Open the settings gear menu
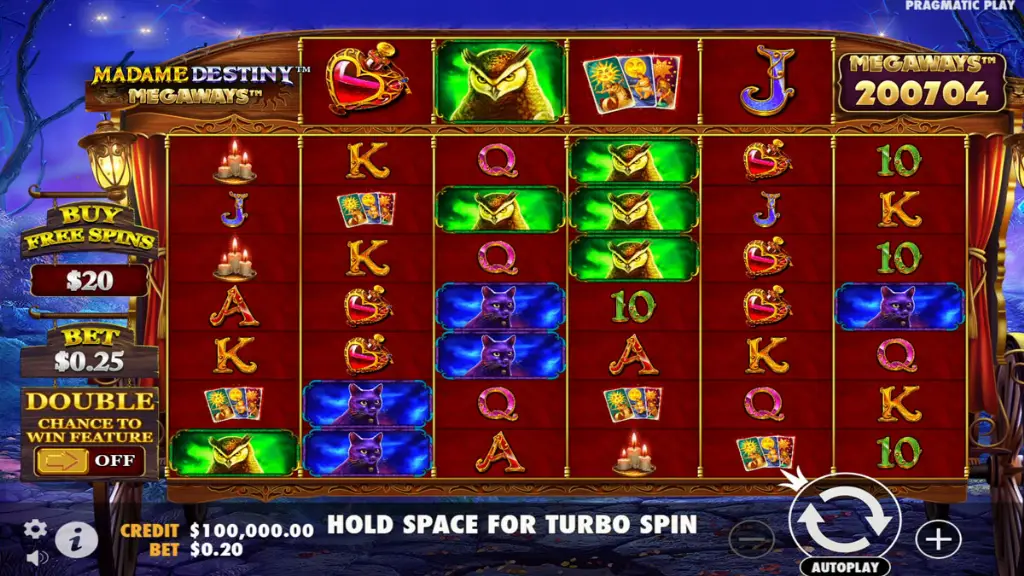The width and height of the screenshot is (1024, 576). tap(35, 529)
